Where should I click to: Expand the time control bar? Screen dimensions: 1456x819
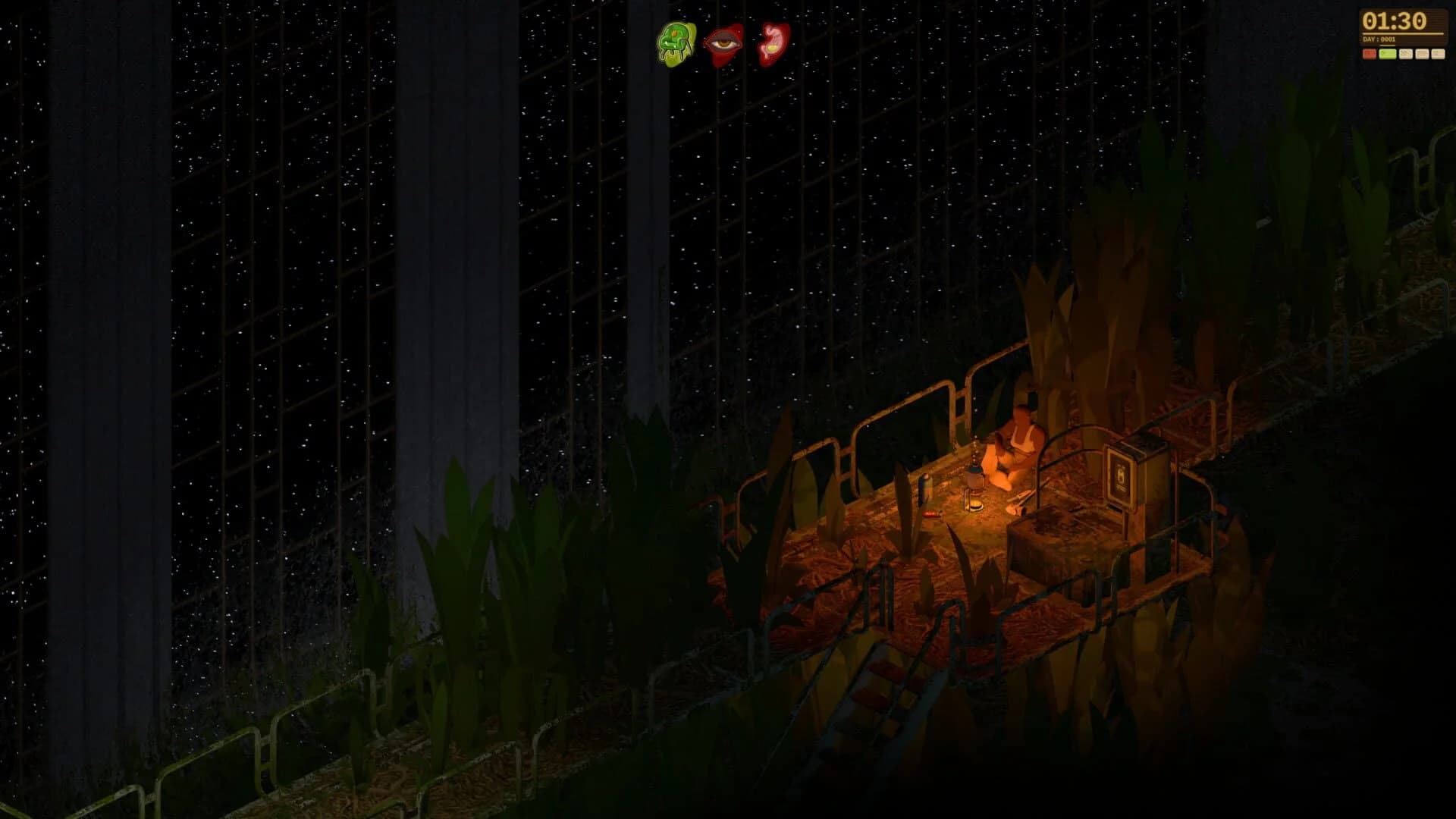[1403, 53]
